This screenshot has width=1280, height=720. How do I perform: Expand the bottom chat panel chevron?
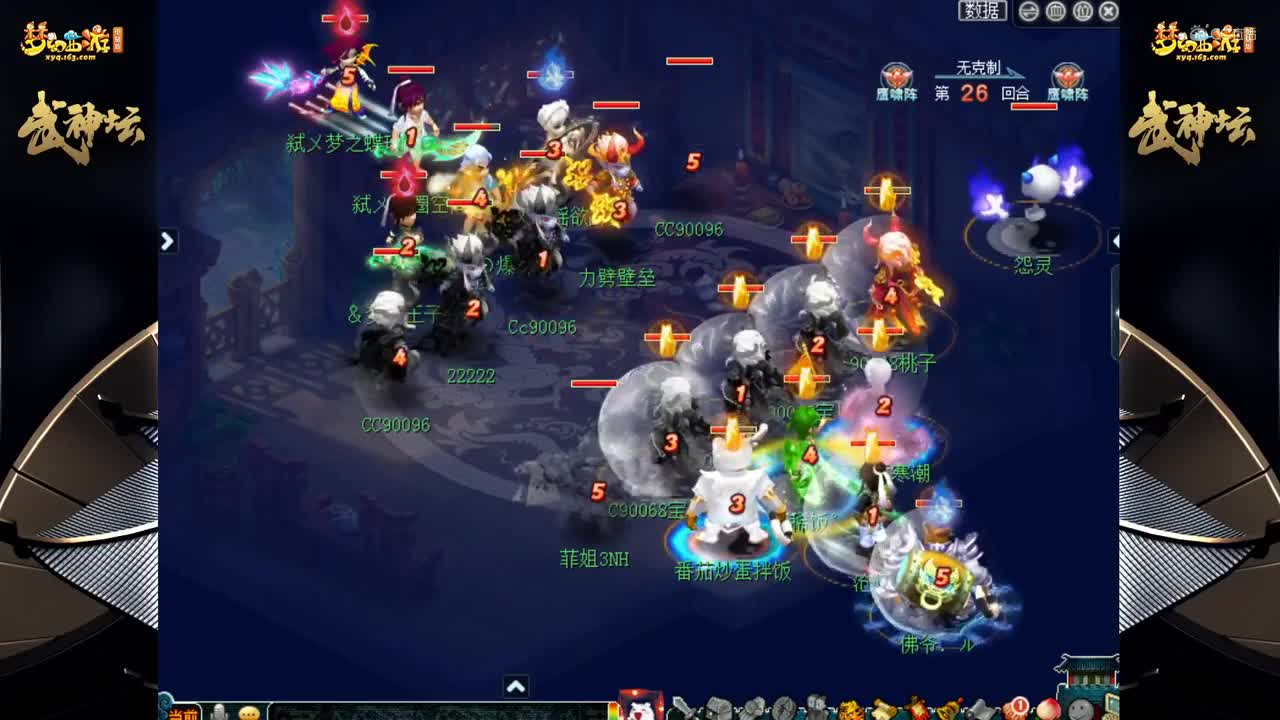point(517,688)
